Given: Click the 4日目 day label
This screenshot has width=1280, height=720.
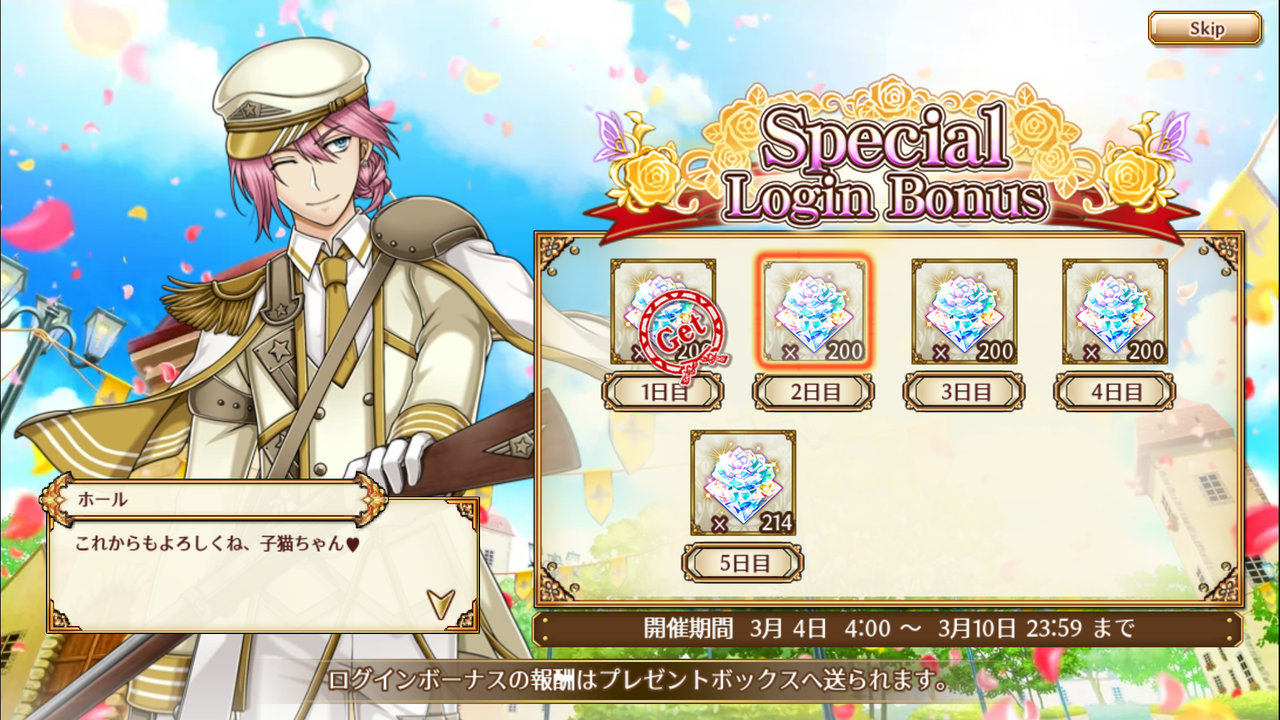Looking at the screenshot, I should tap(1114, 391).
